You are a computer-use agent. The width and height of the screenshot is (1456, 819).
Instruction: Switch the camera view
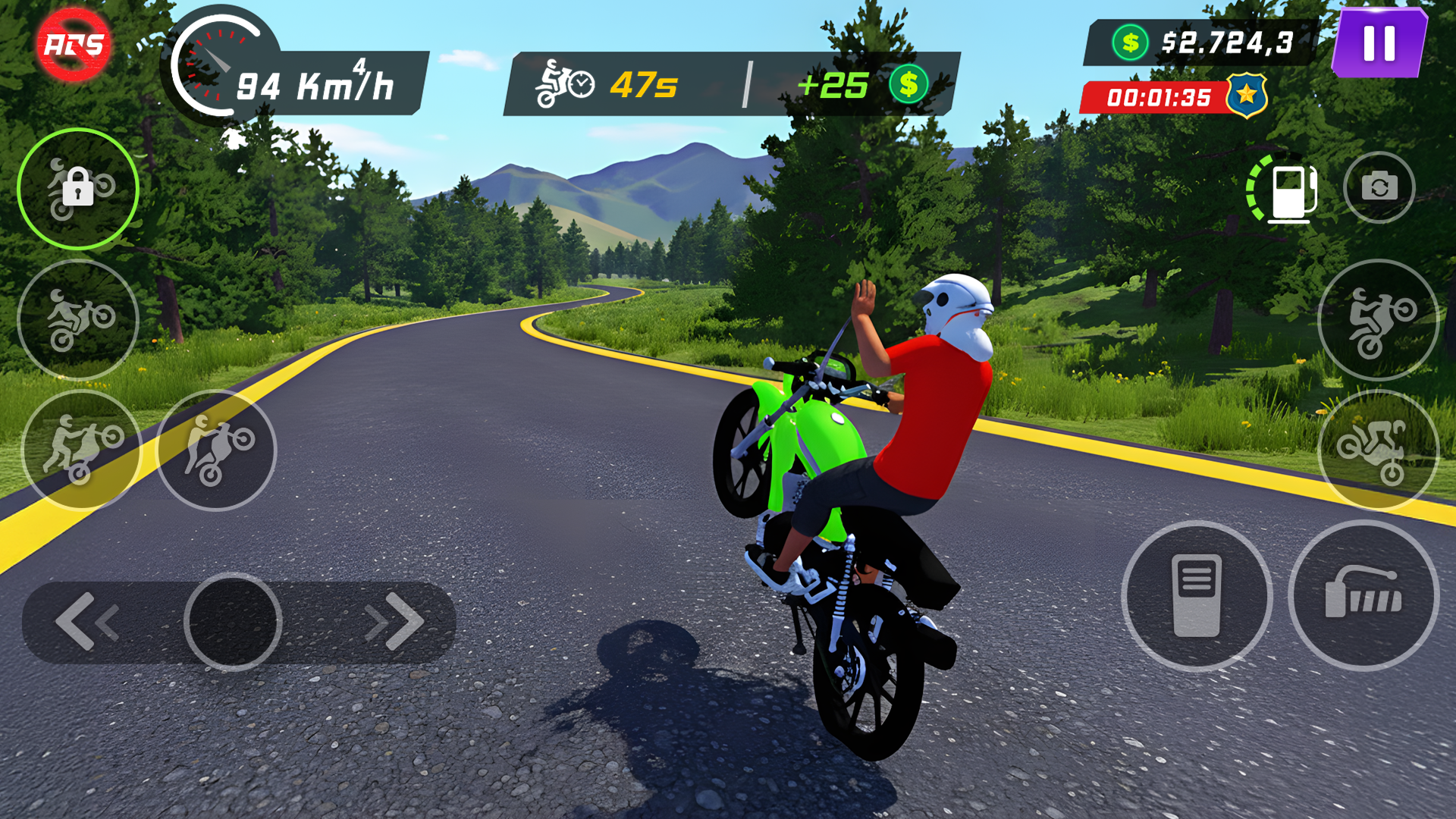tap(1379, 187)
